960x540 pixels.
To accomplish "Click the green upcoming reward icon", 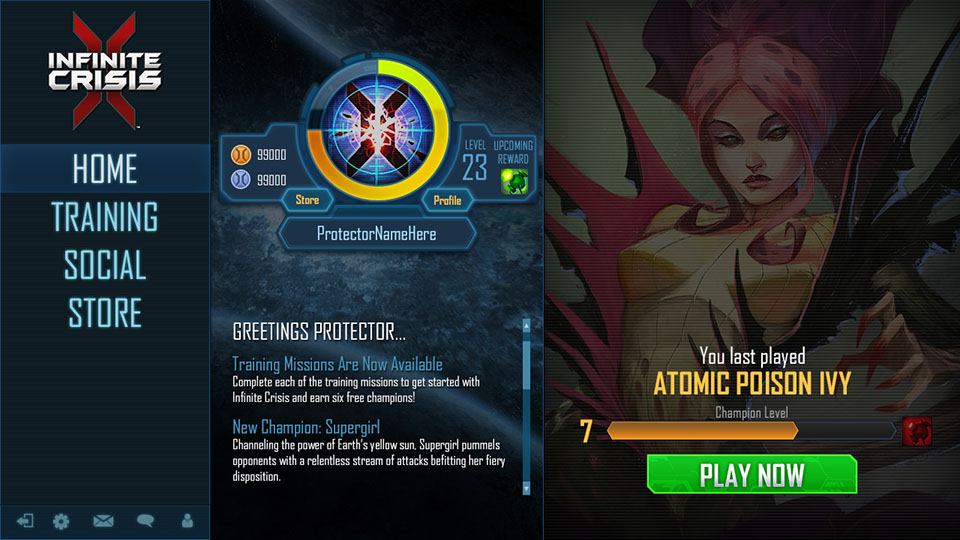I will (514, 181).
